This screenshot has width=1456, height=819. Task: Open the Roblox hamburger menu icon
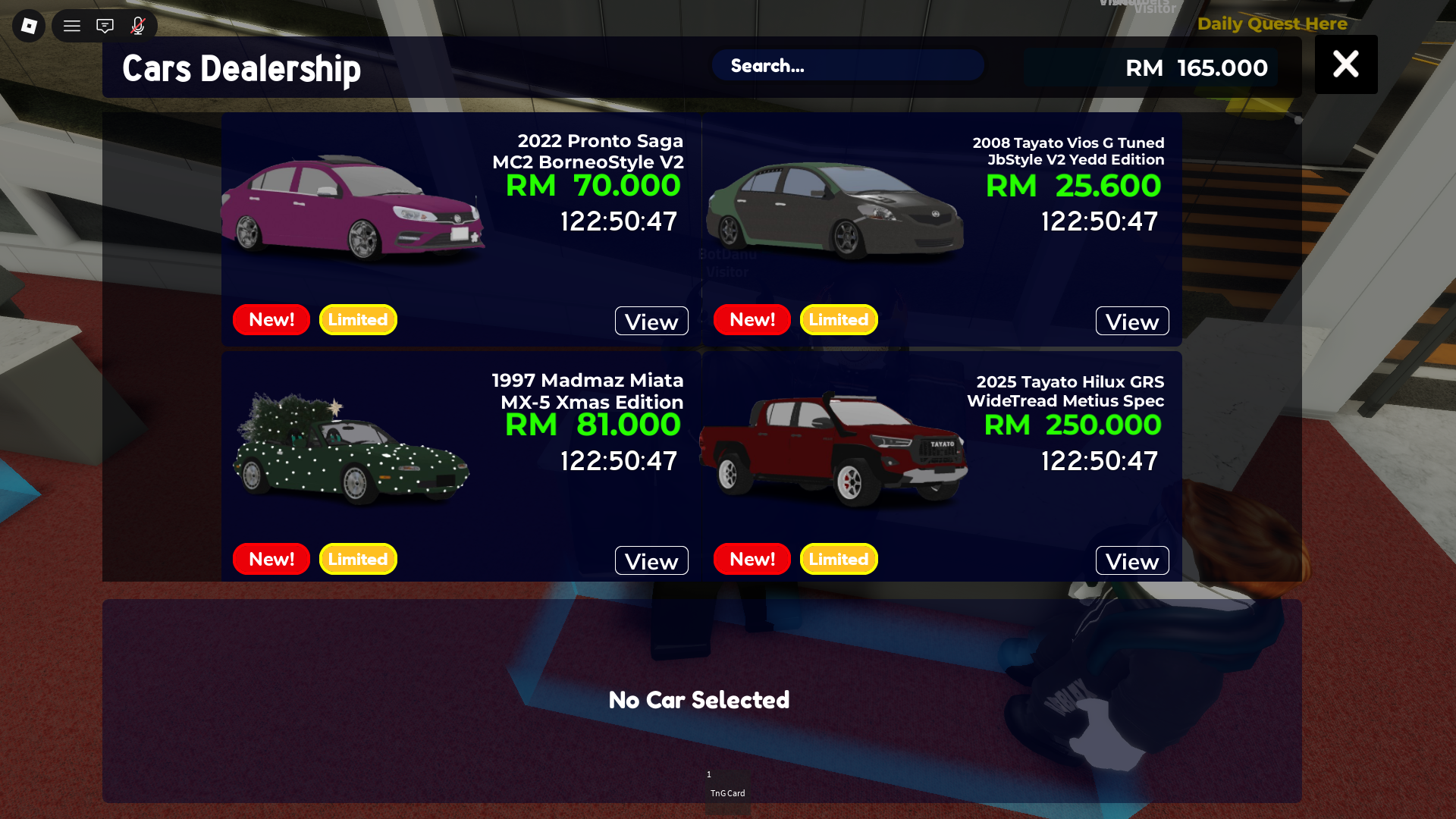pyautogui.click(x=72, y=25)
